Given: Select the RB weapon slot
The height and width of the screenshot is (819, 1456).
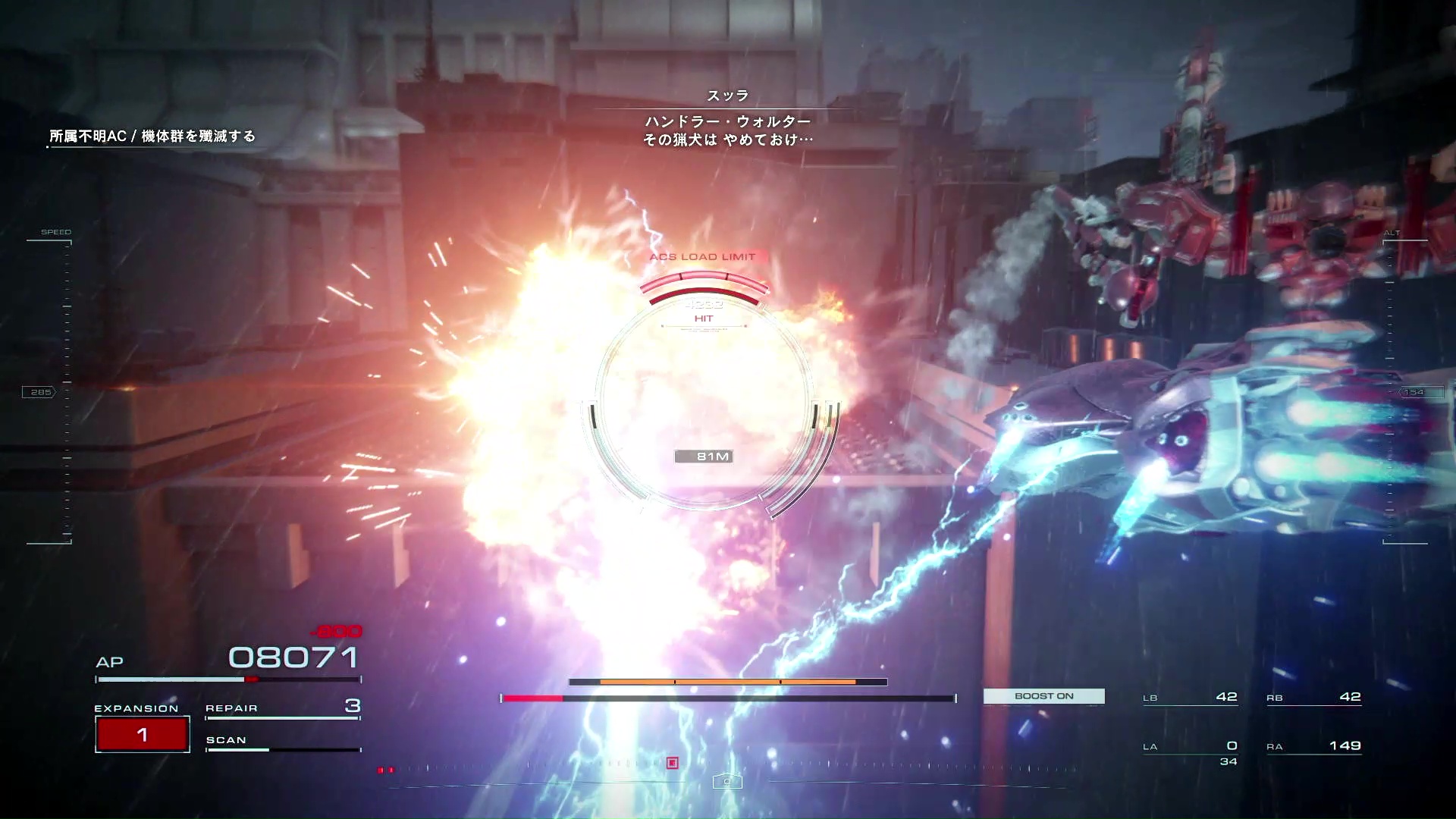Looking at the screenshot, I should coord(1313,697).
